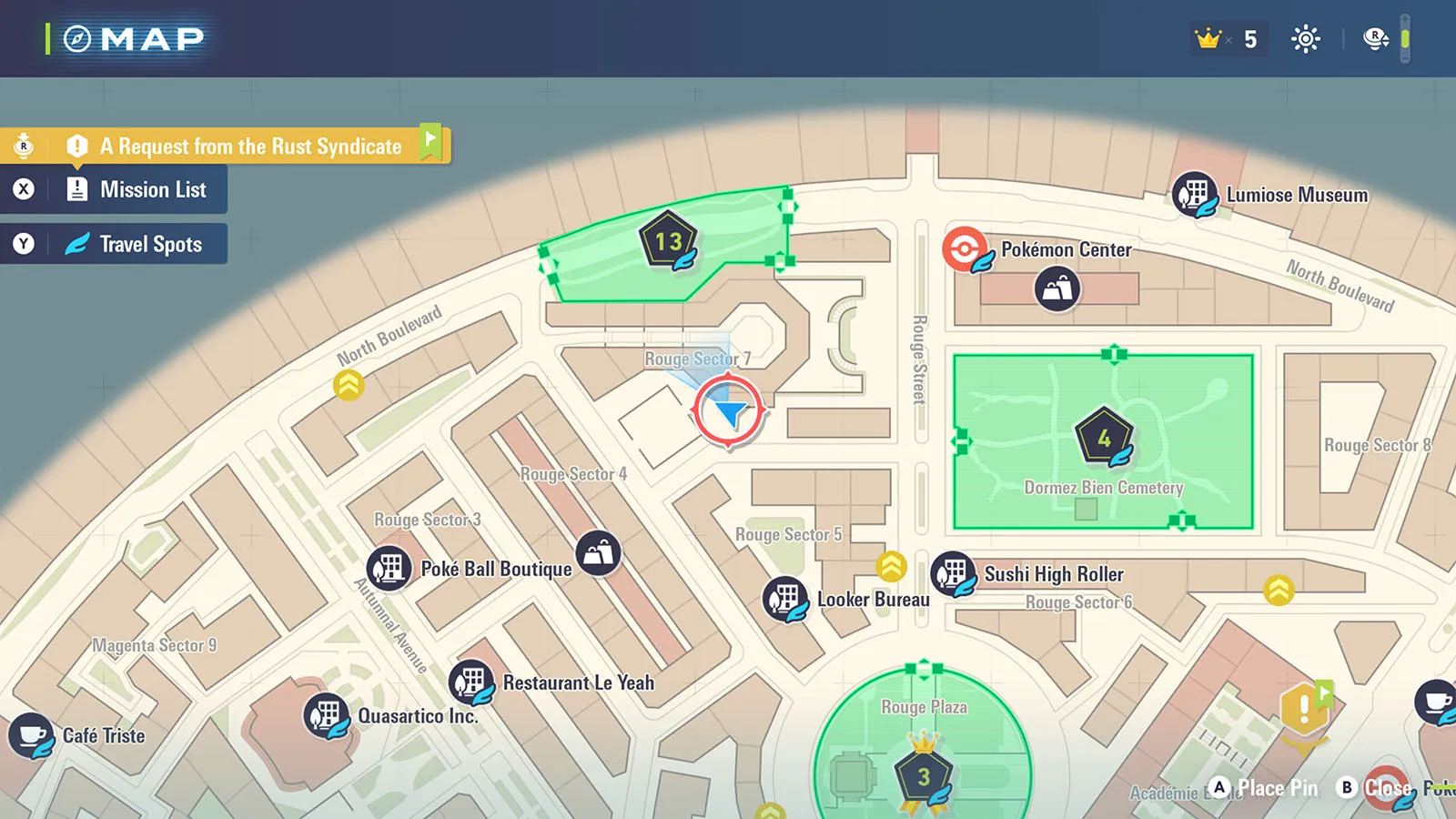Click the sun daytime icon

pyautogui.click(x=1305, y=39)
